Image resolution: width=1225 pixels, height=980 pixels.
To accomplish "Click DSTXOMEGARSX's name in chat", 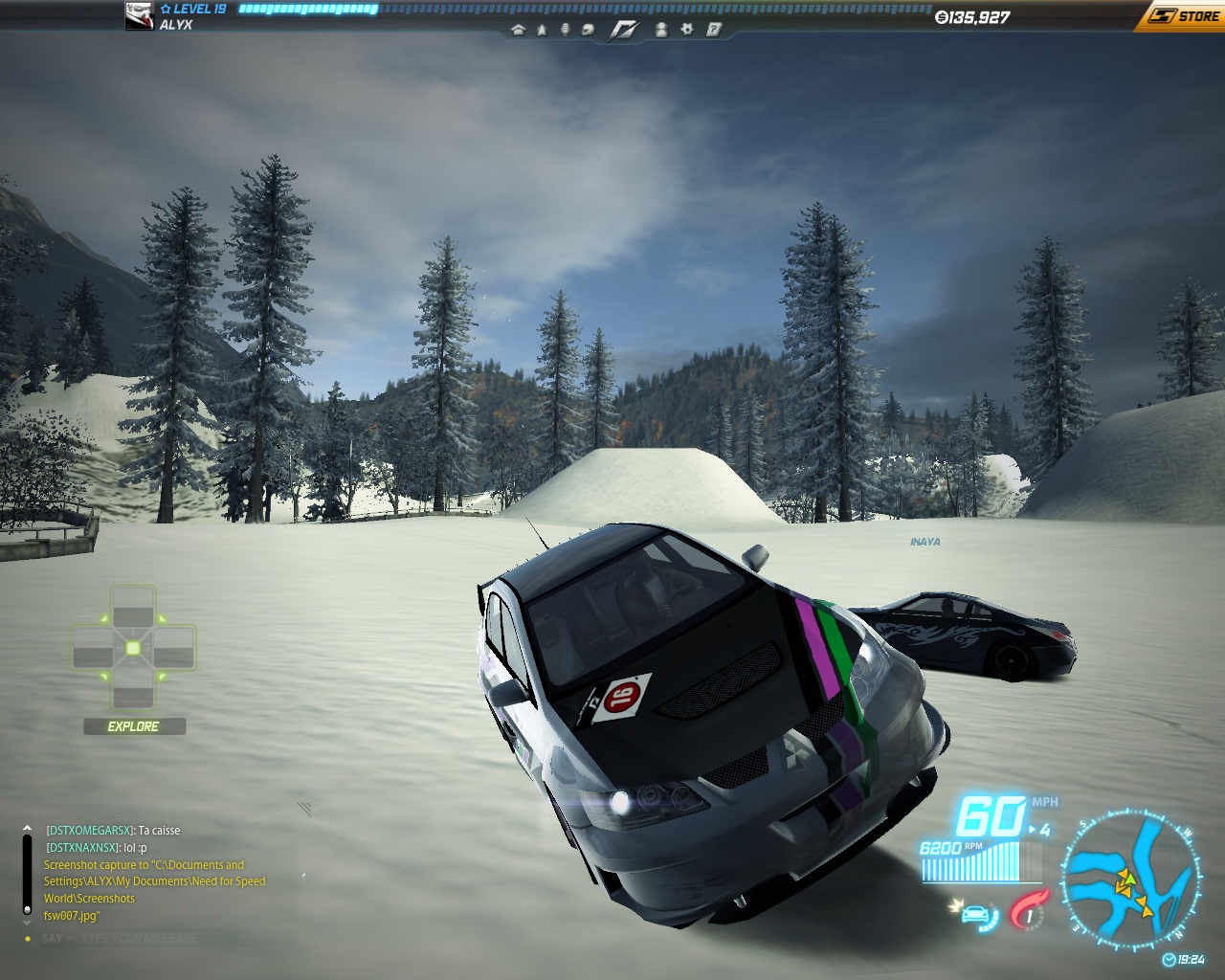I will [x=90, y=831].
